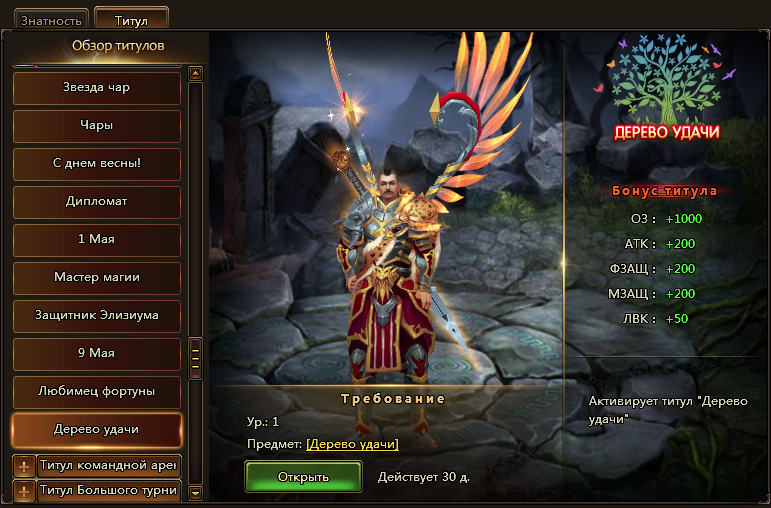Choose the С днем весны! title
771x508 pixels.
click(x=97, y=164)
